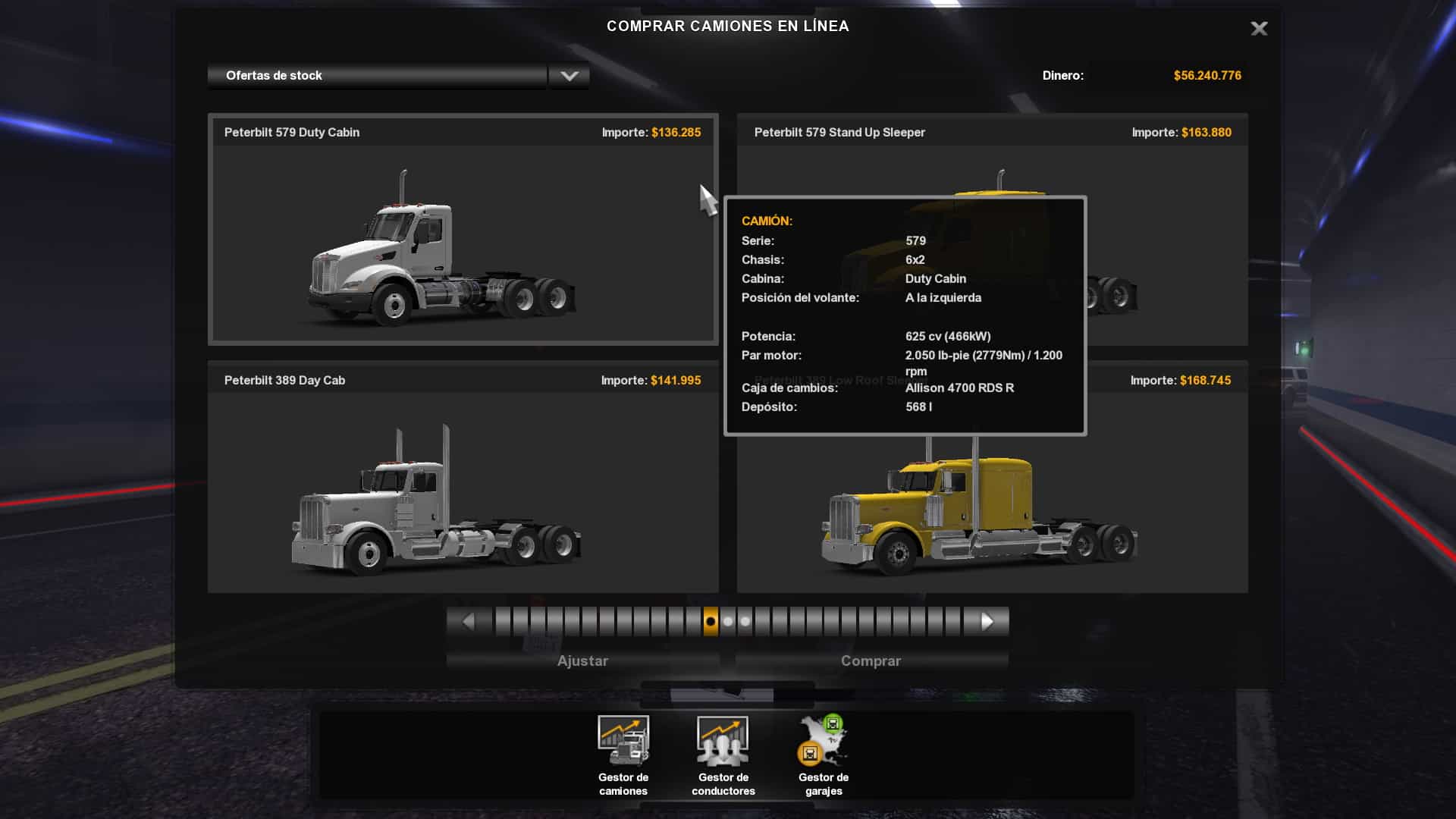Open Gestor de conductores
Image resolution: width=1456 pixels, height=819 pixels.
[x=723, y=755]
